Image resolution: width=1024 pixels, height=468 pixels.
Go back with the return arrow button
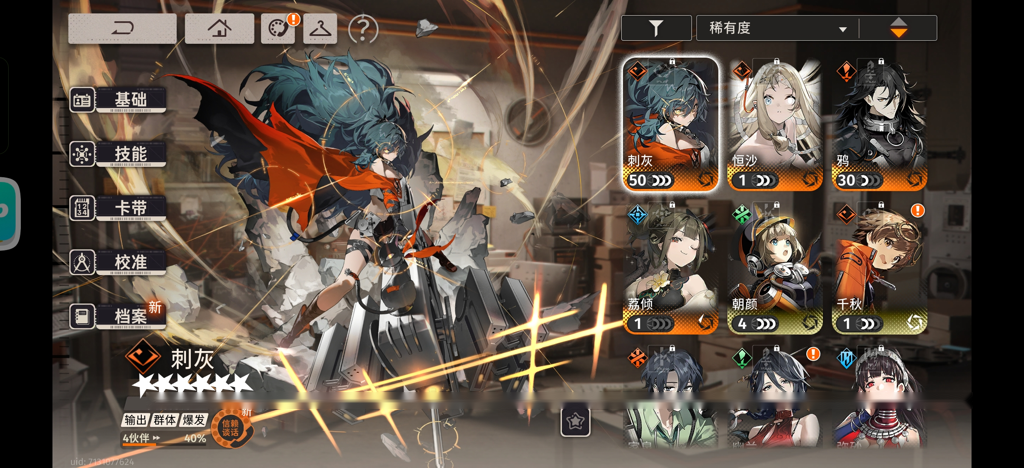coord(122,29)
